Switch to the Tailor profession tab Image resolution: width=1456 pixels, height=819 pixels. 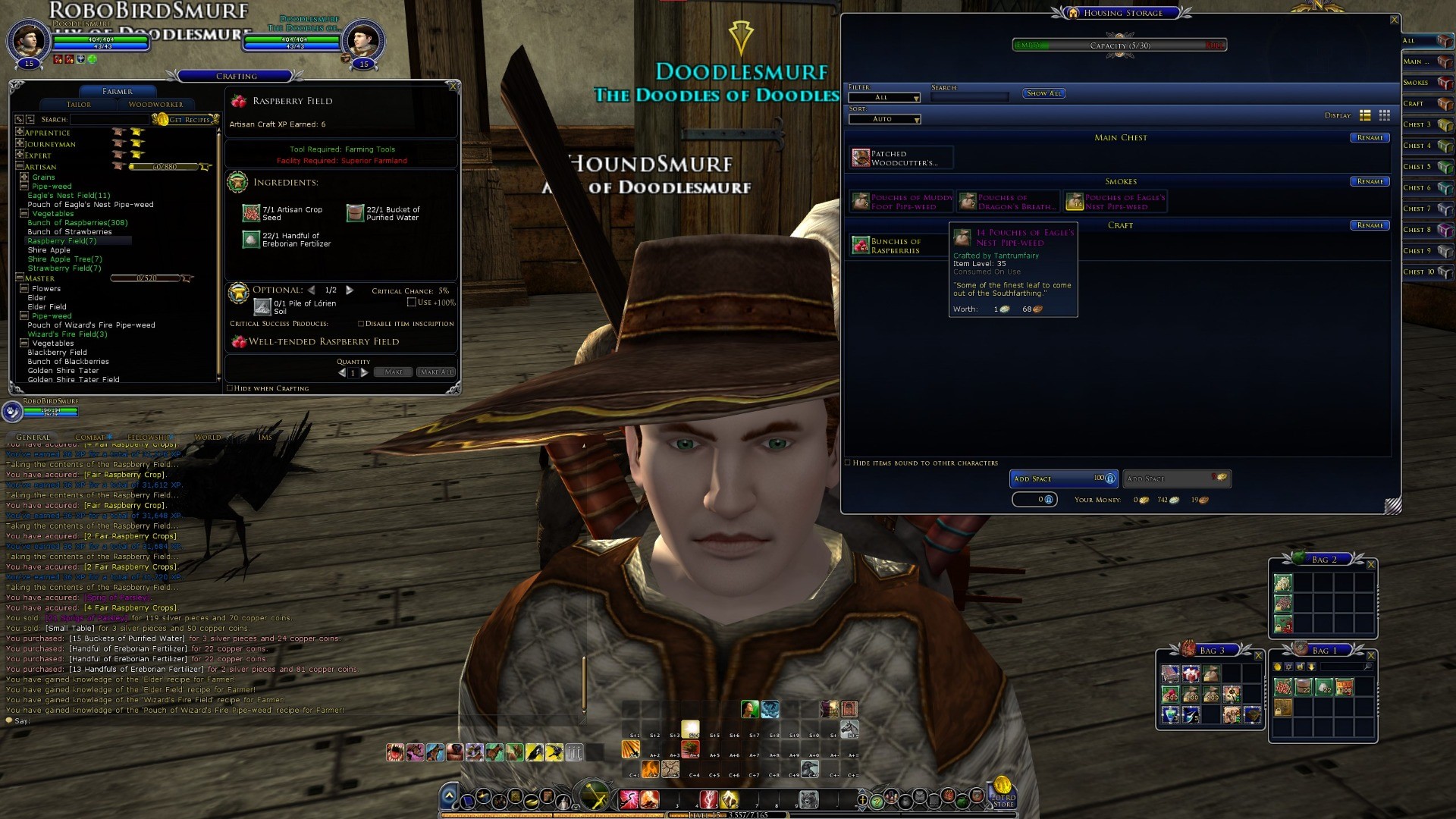[x=79, y=105]
